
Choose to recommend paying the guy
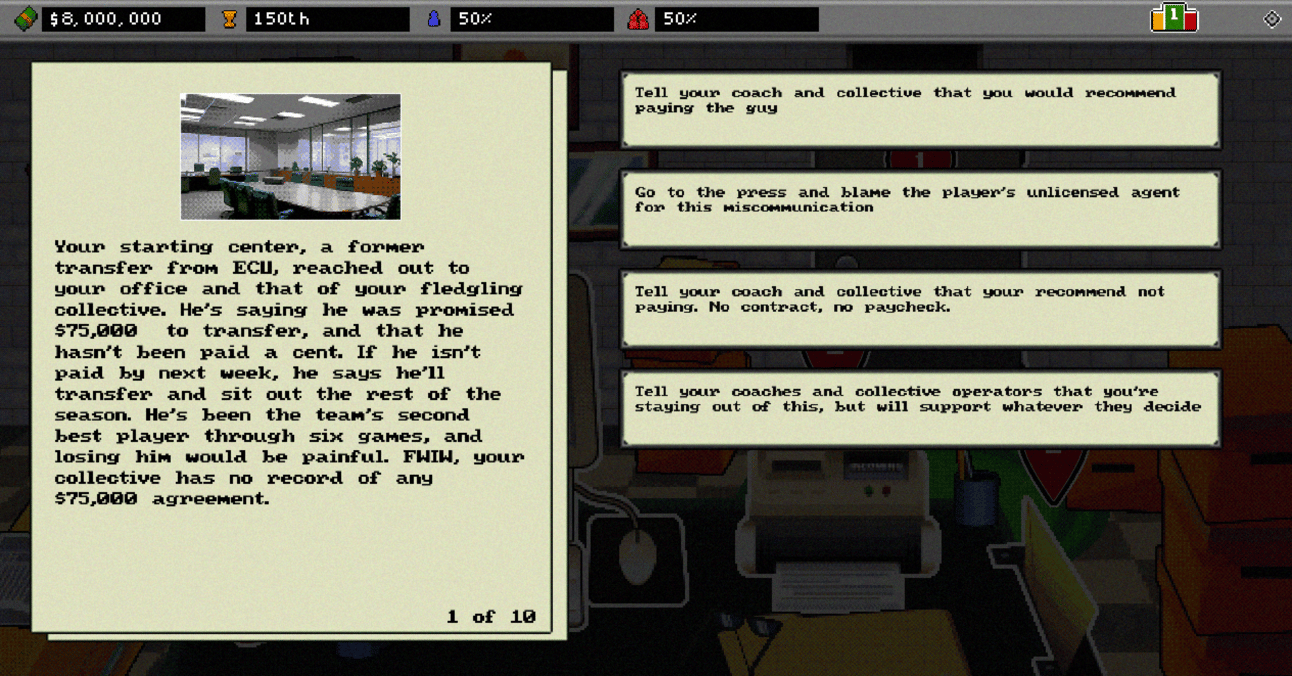919,109
